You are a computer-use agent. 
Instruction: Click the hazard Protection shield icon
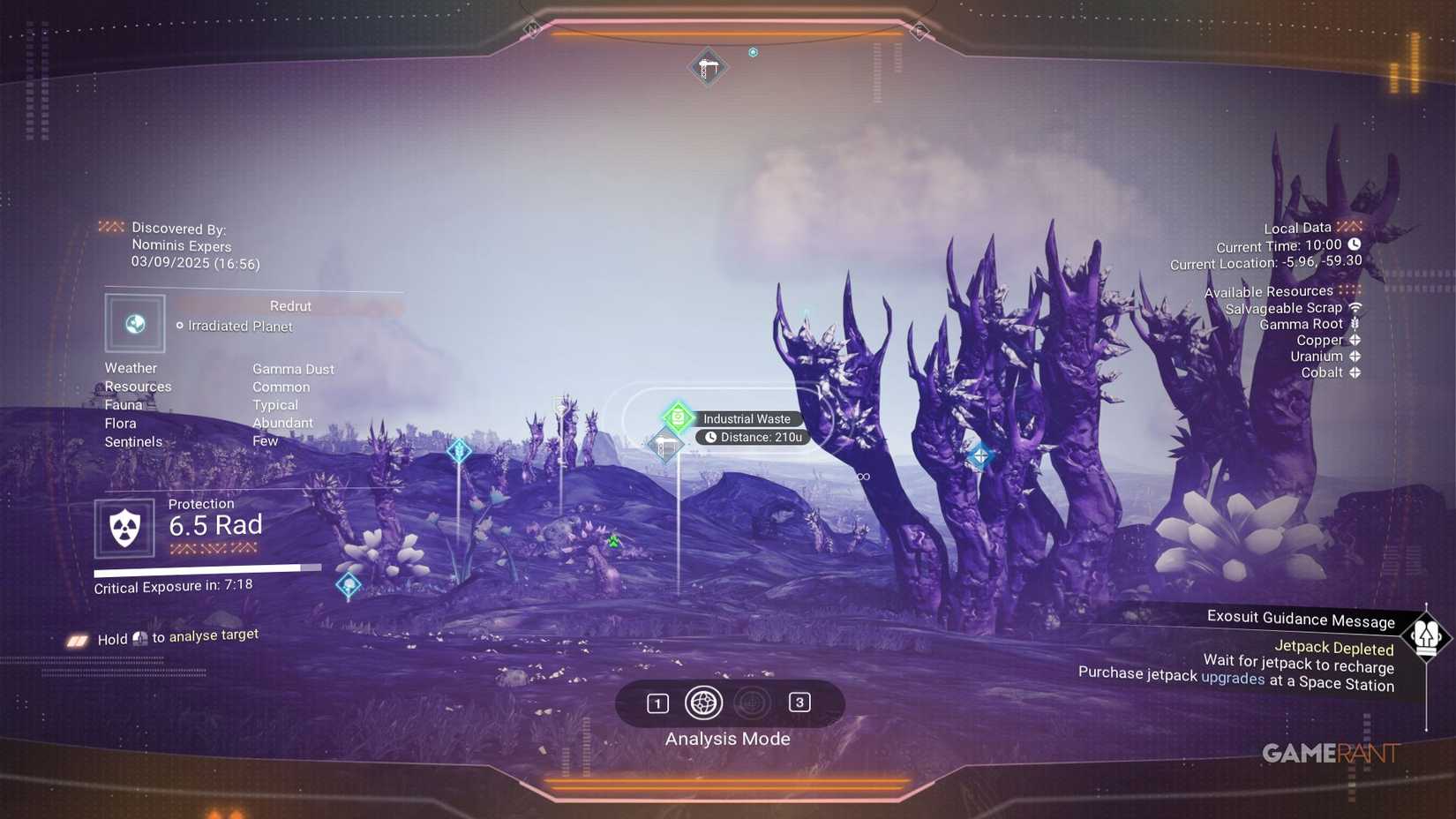[x=124, y=528]
